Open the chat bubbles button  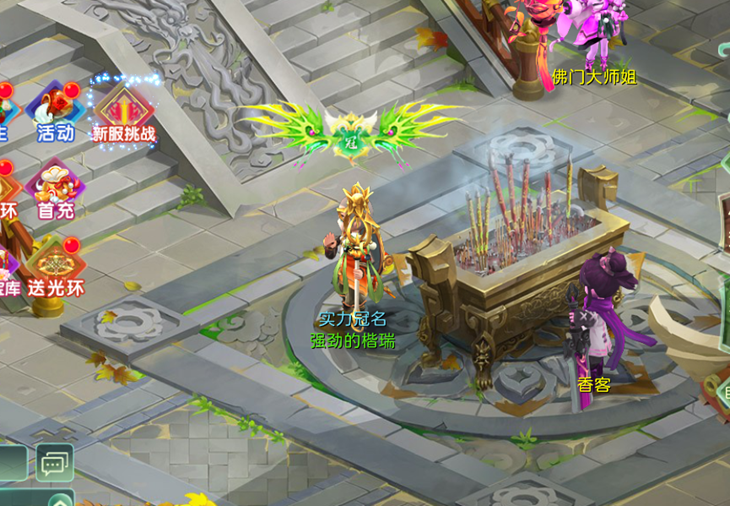(54, 462)
